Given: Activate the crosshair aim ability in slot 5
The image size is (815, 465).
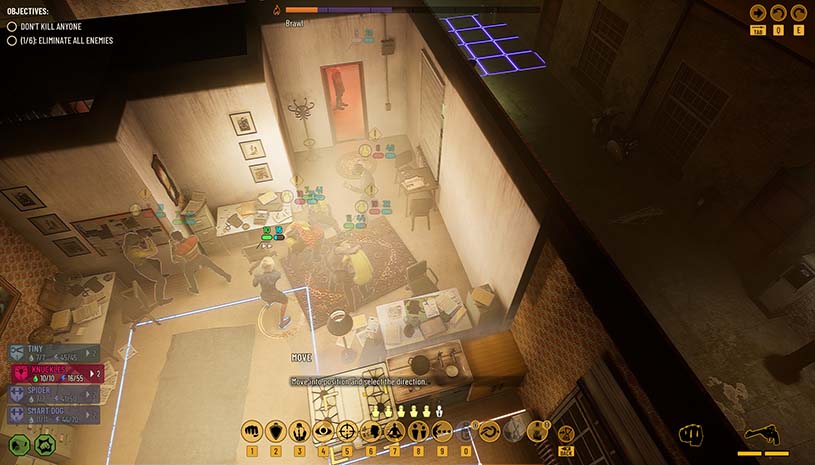Looking at the screenshot, I should click(347, 431).
